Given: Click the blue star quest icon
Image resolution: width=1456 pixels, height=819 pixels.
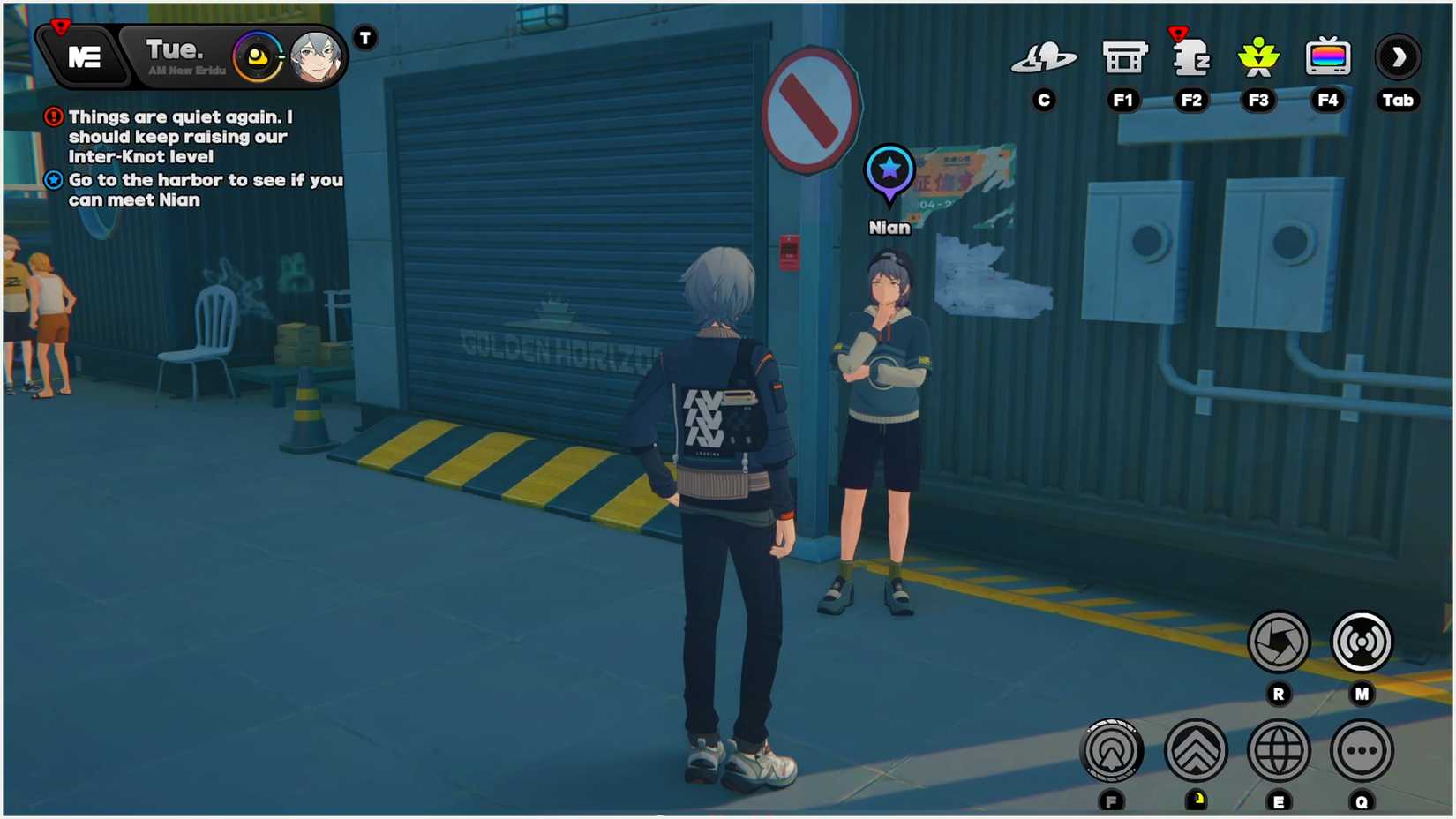Looking at the screenshot, I should (53, 180).
